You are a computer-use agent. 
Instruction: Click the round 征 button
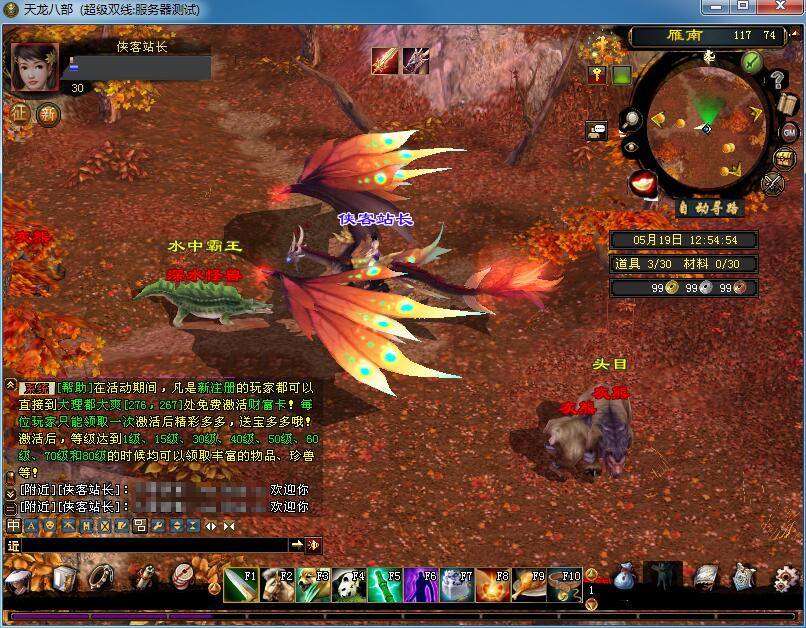[x=20, y=113]
